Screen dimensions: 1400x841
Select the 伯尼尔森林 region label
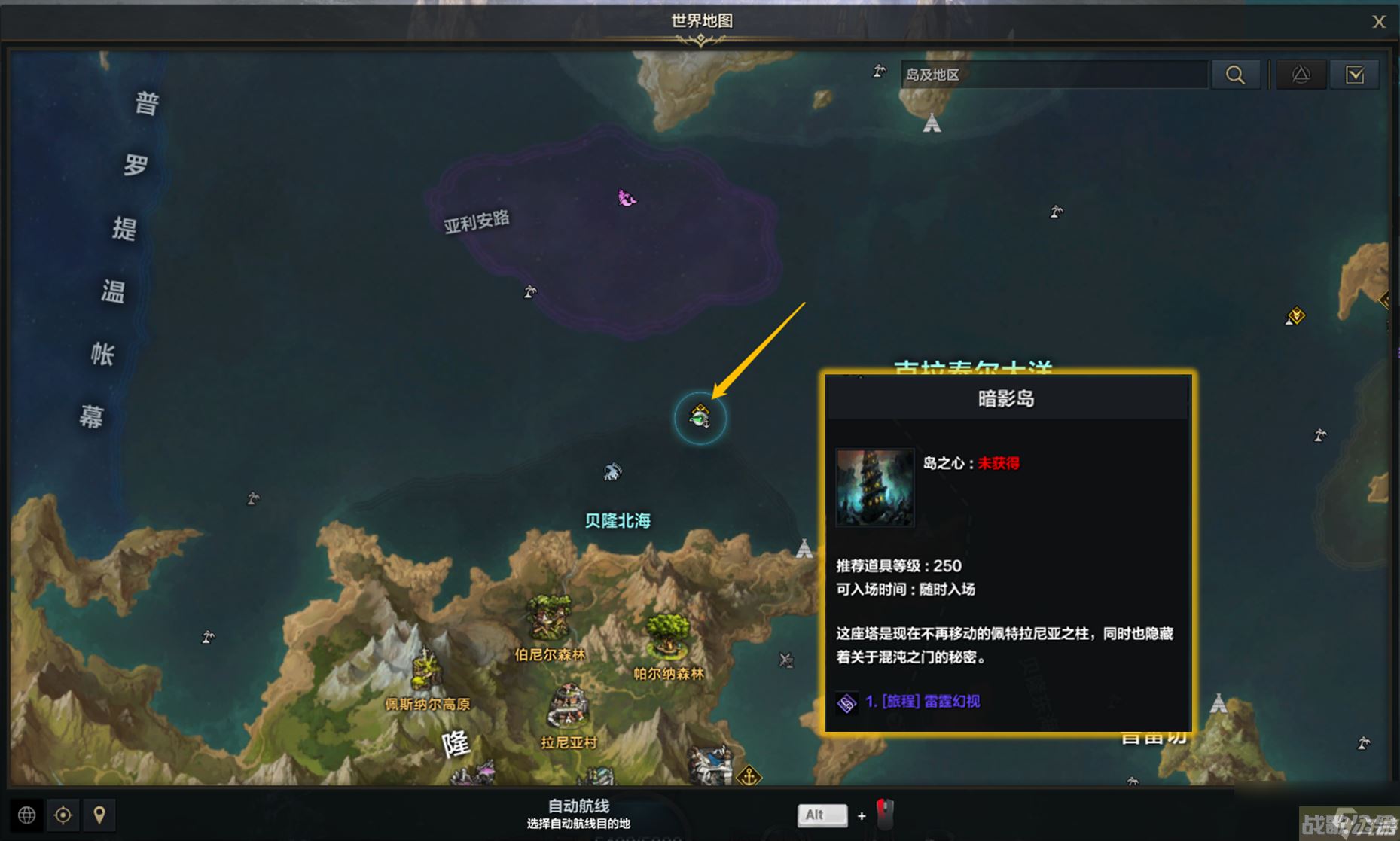[x=548, y=654]
